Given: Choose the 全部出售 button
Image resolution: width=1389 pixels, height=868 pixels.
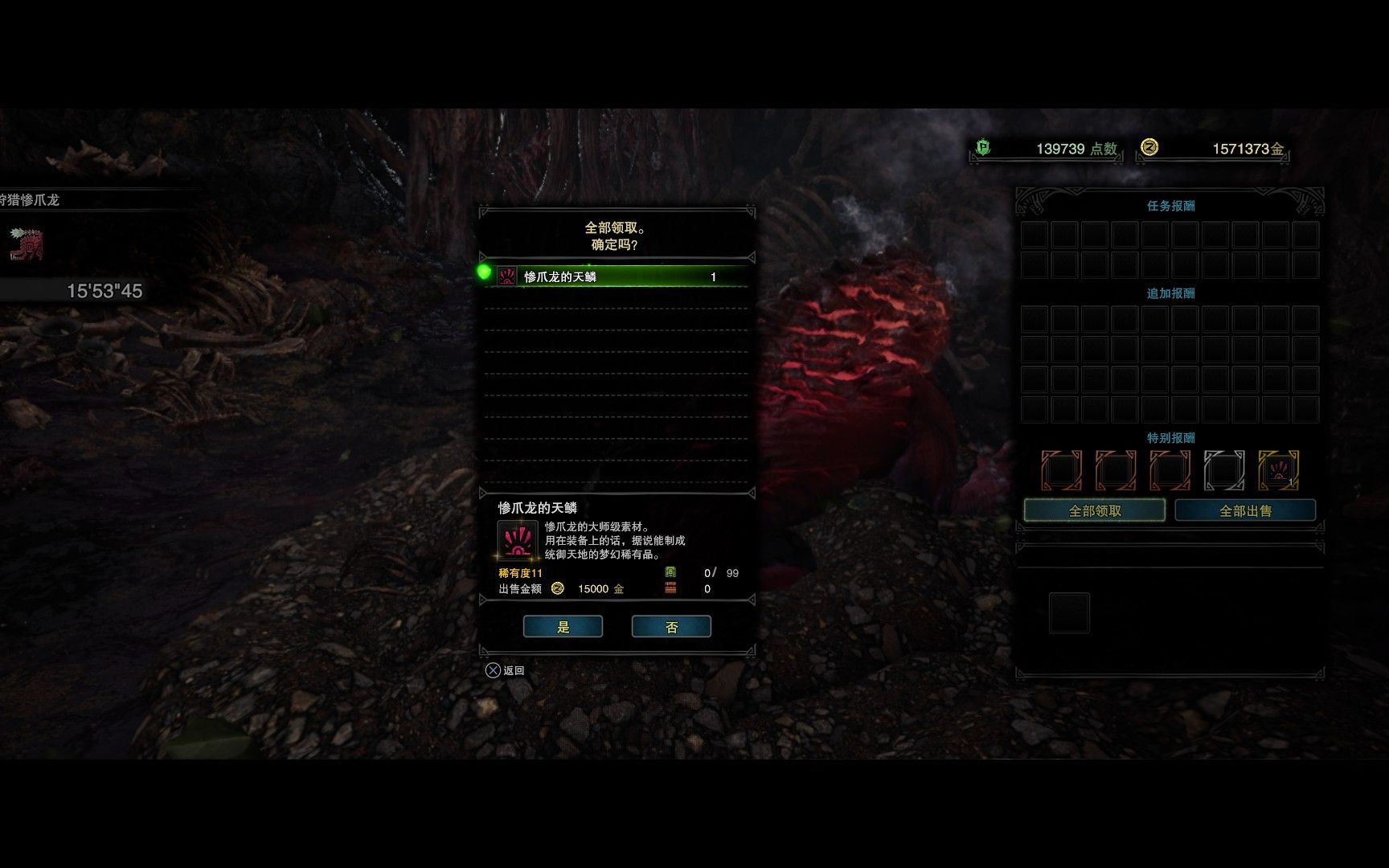Looking at the screenshot, I should coord(1245,511).
